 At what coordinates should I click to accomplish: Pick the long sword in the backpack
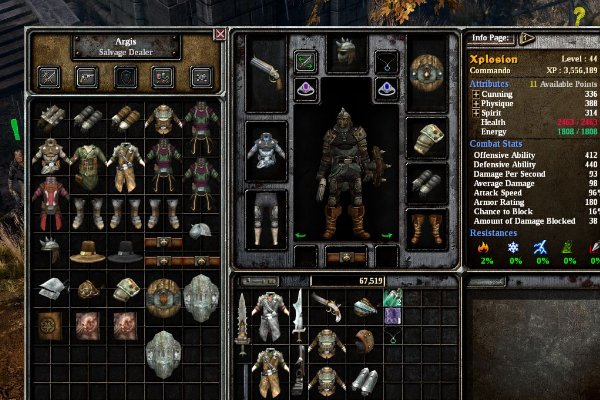240,345
